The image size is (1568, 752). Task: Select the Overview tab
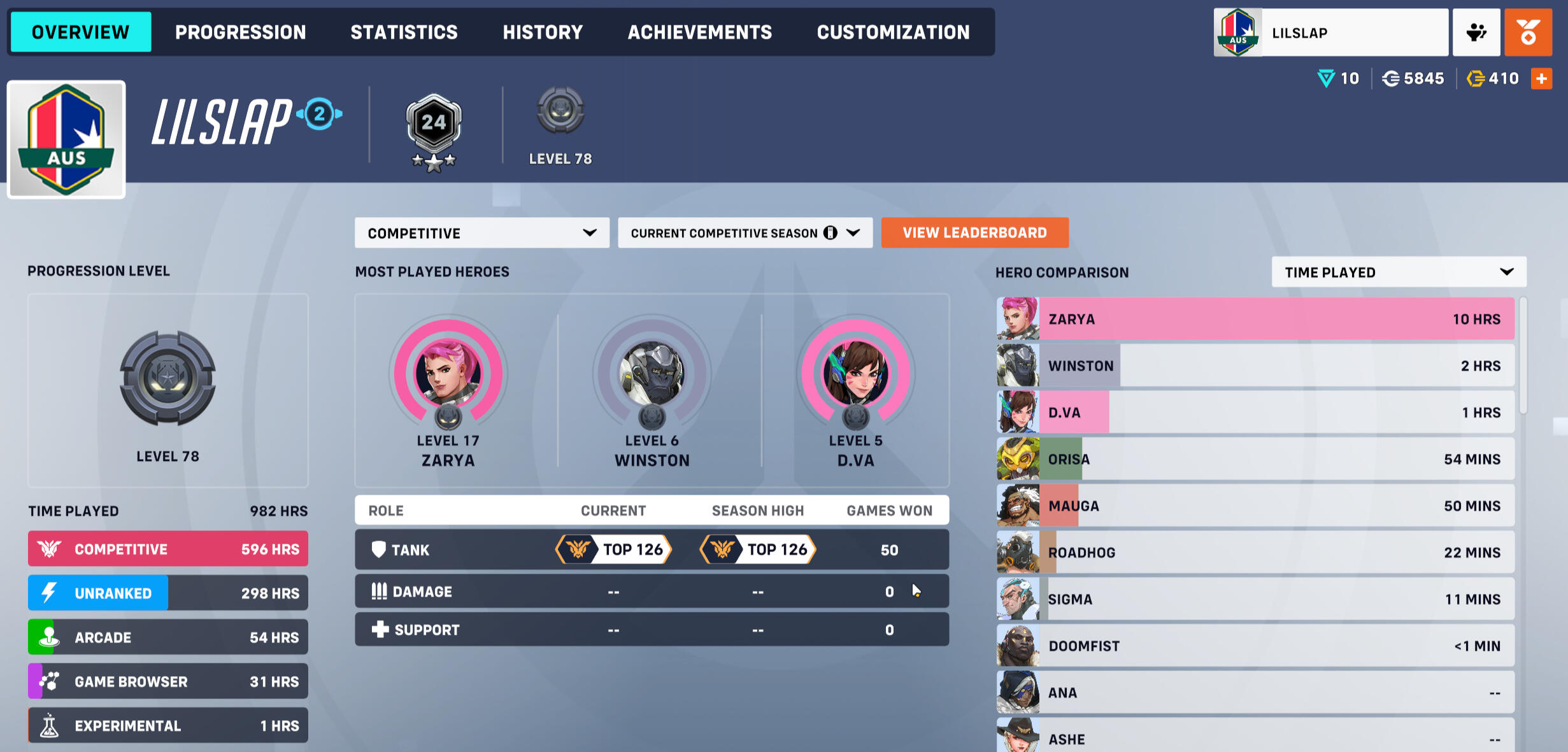tap(81, 32)
